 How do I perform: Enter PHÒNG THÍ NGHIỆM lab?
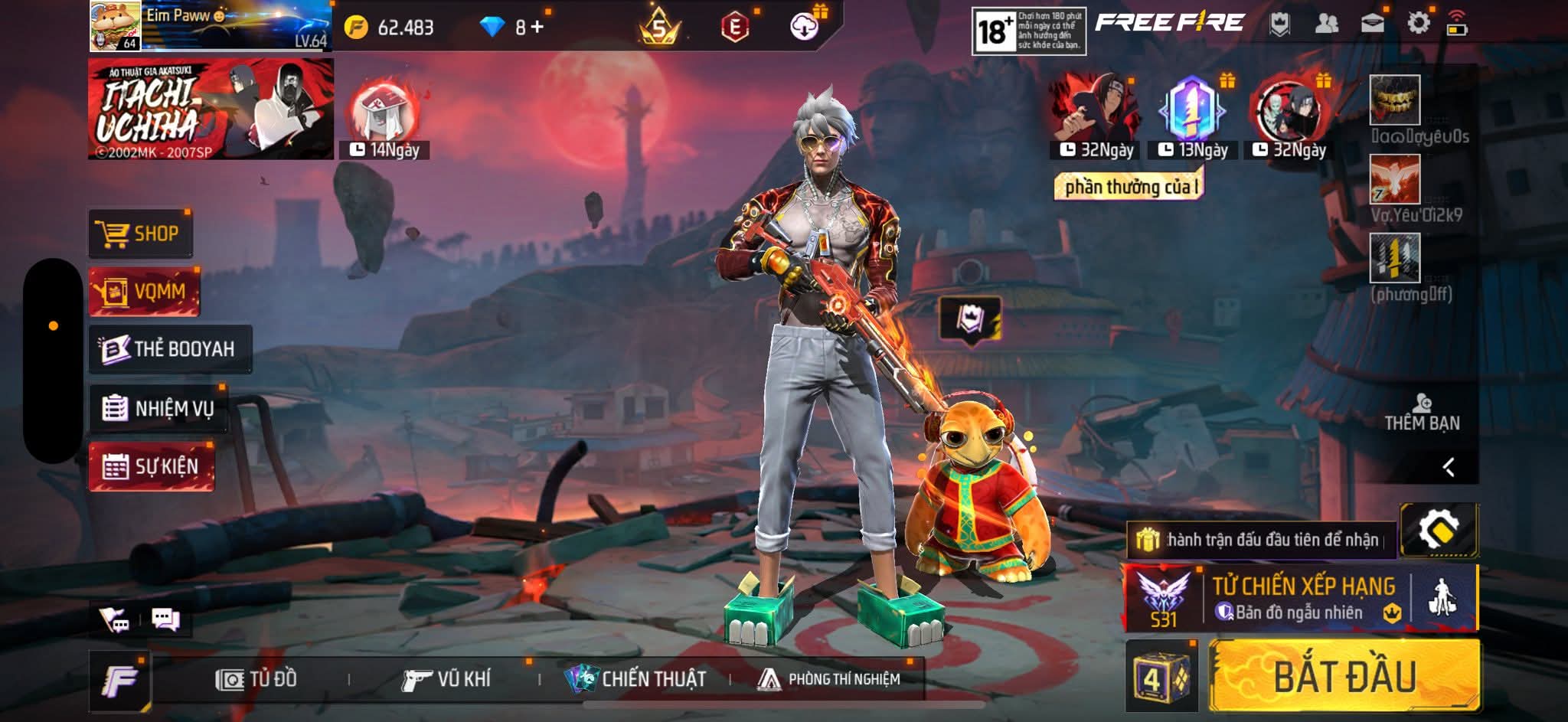pos(829,679)
